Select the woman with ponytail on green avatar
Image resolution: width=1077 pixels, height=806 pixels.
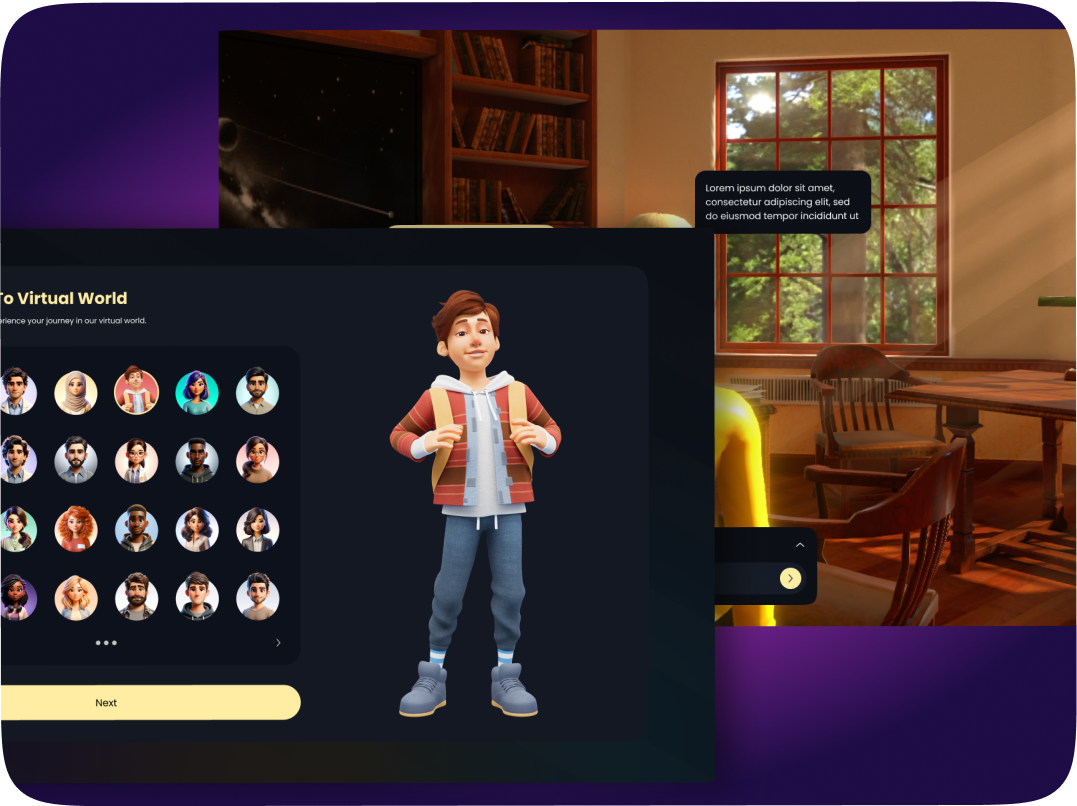tap(16, 529)
